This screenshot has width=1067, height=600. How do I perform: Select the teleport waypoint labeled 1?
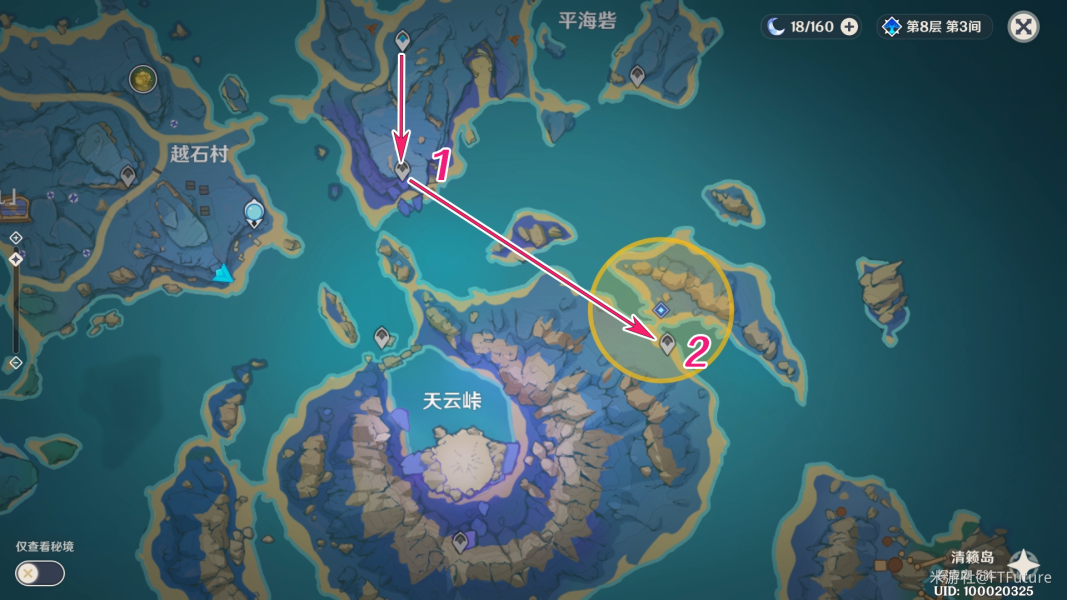402,172
